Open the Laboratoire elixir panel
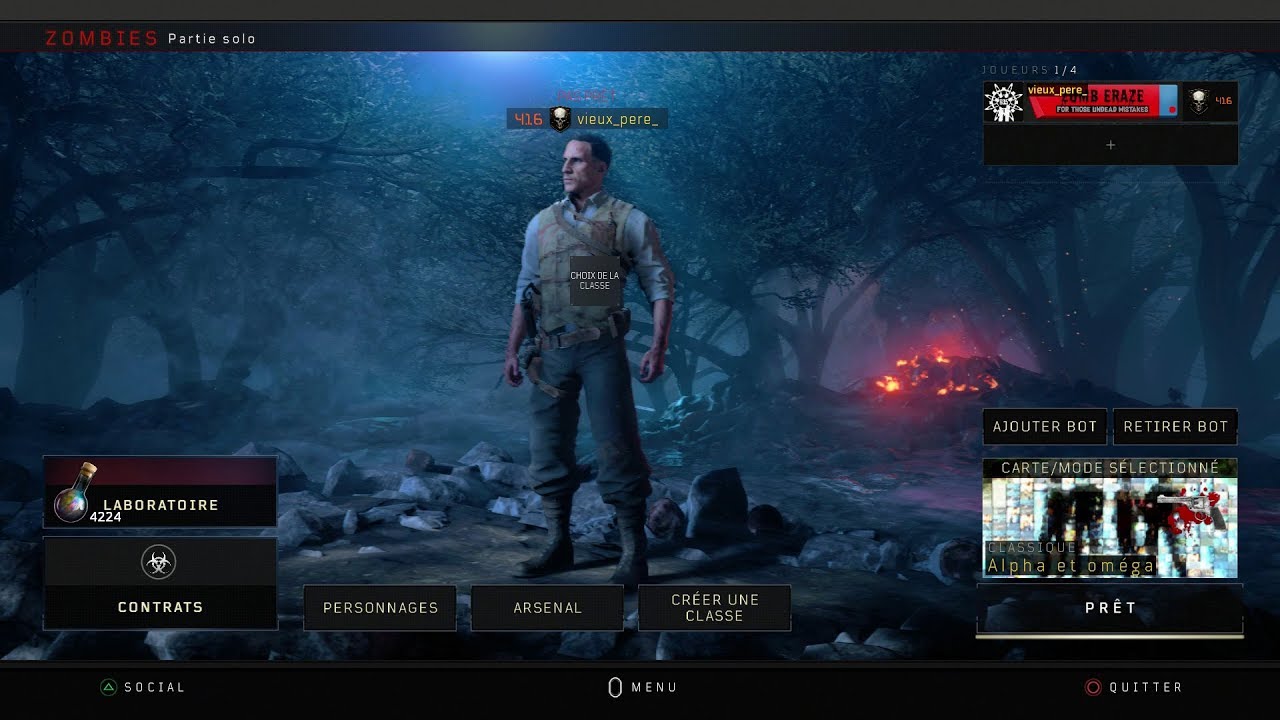 pyautogui.click(x=160, y=492)
